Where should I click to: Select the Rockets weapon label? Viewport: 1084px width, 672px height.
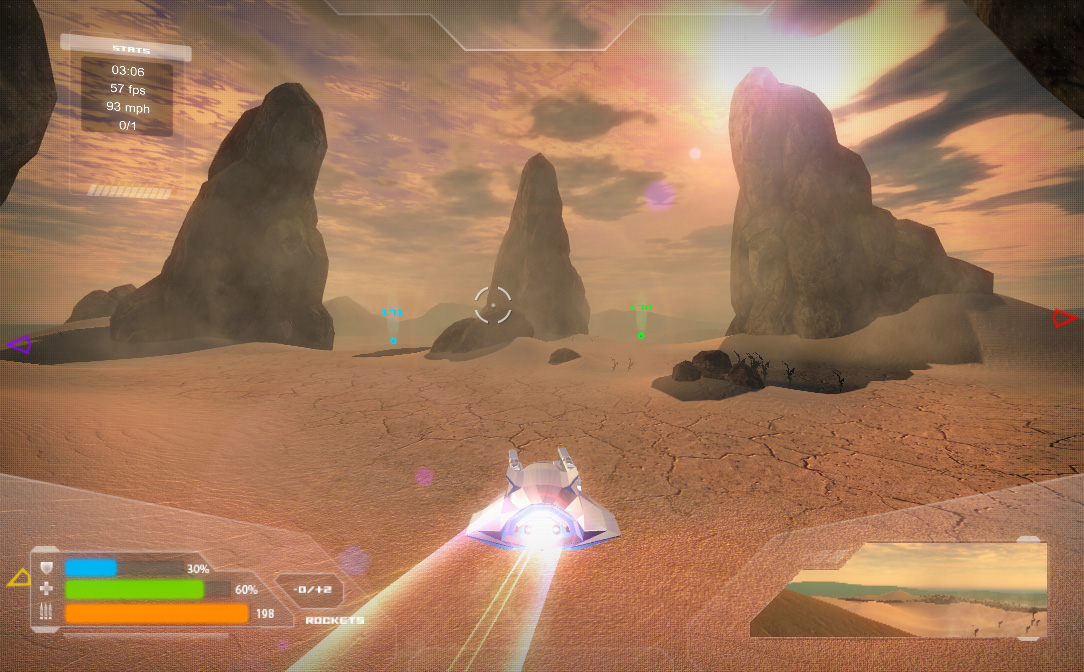[334, 620]
